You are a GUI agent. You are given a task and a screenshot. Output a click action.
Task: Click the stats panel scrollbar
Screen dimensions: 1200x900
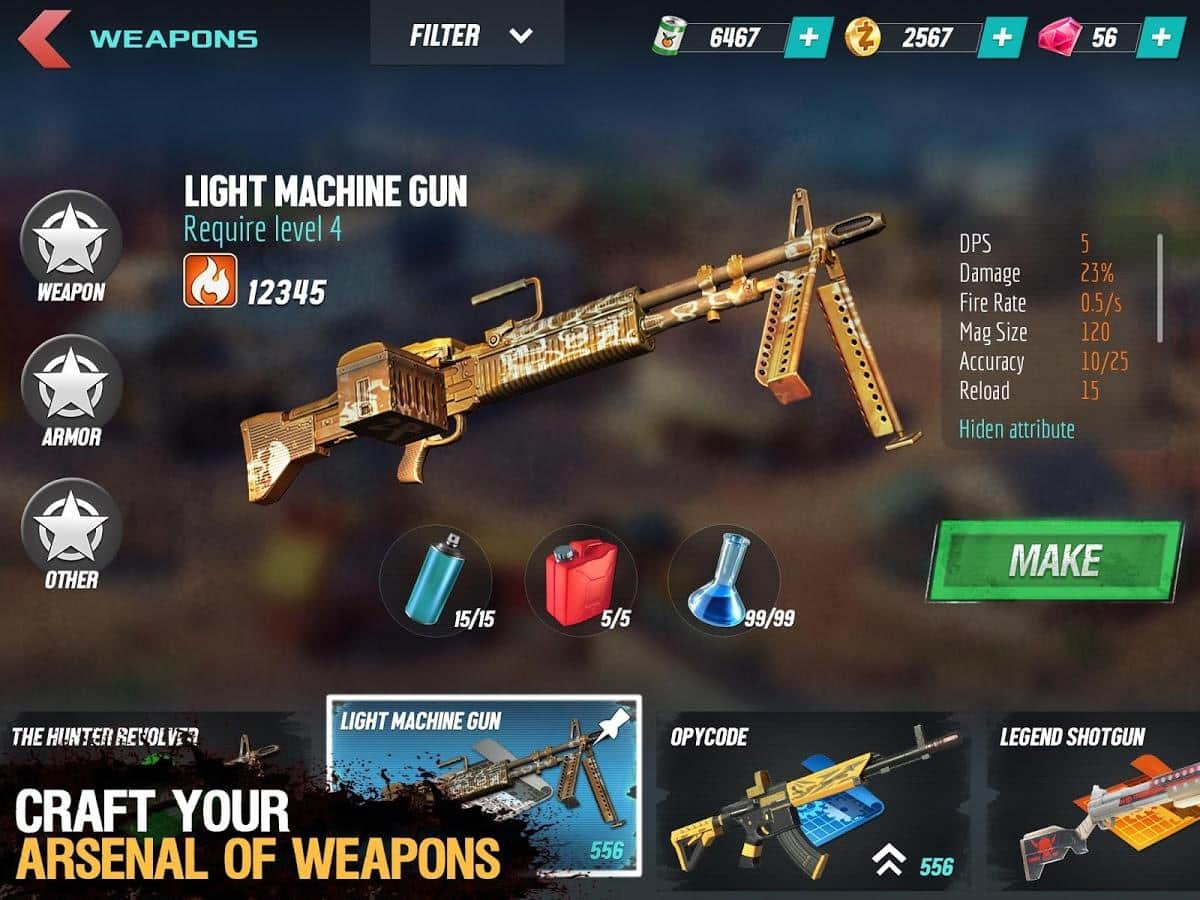coord(1160,288)
